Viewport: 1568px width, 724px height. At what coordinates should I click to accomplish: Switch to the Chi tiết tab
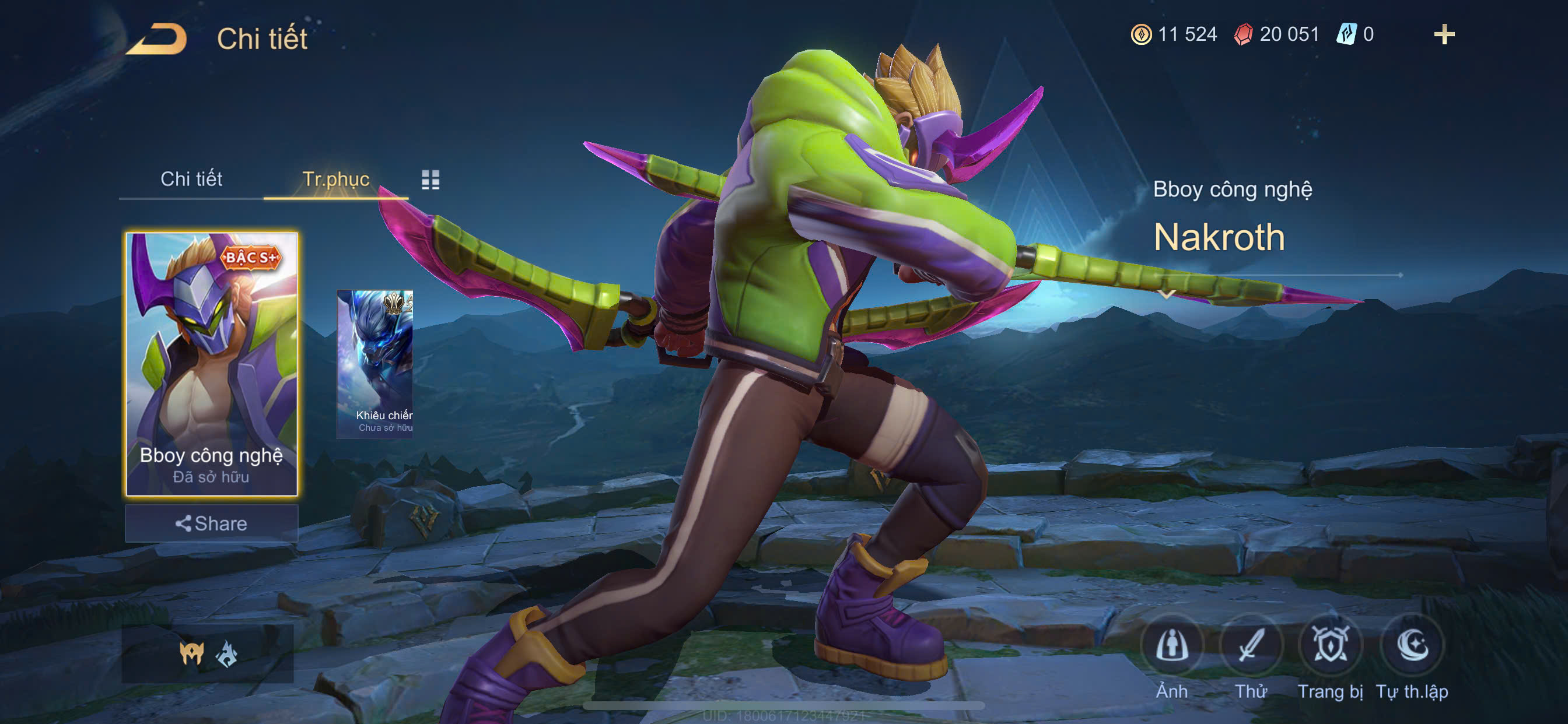coord(191,179)
